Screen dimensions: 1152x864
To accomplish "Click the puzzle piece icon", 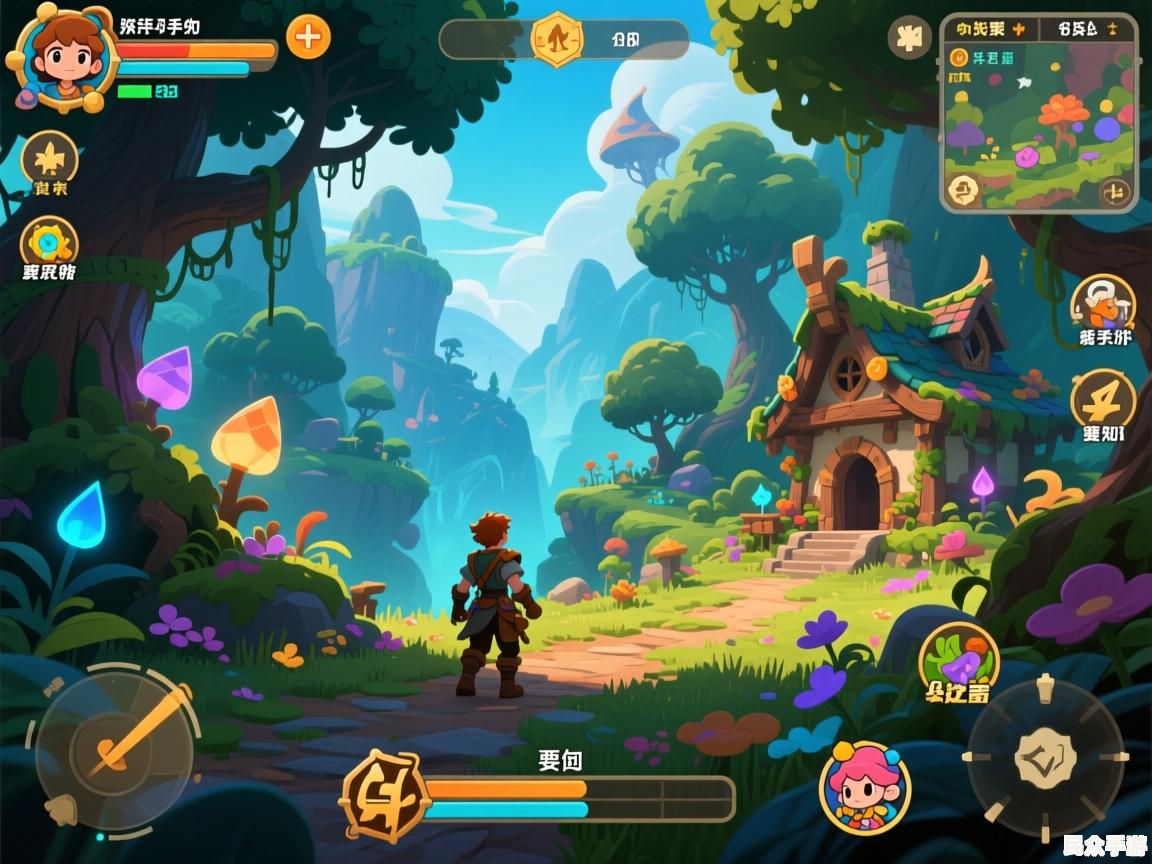I will (909, 38).
